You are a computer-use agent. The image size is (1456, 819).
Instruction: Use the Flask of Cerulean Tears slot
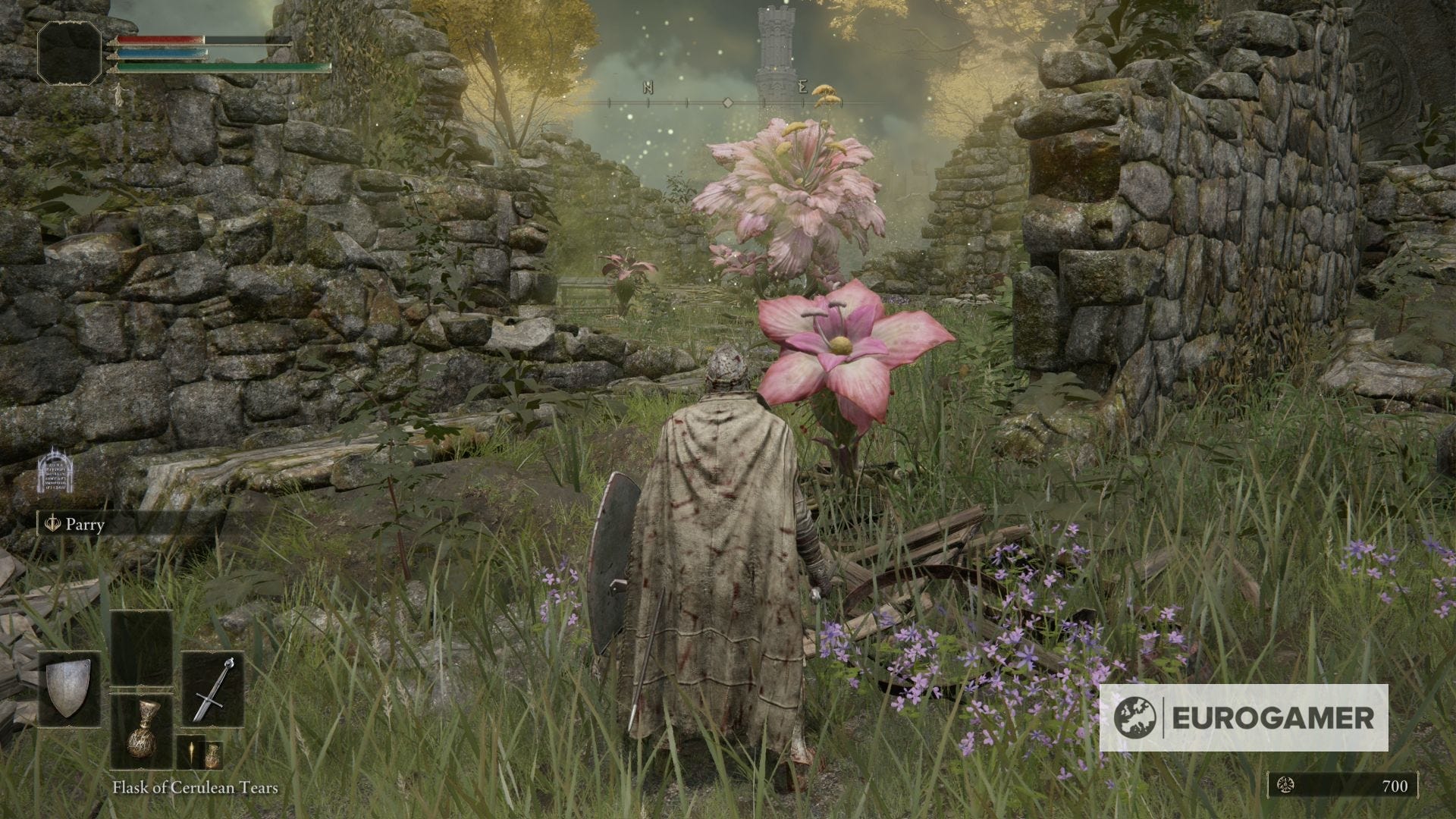pyautogui.click(x=142, y=733)
